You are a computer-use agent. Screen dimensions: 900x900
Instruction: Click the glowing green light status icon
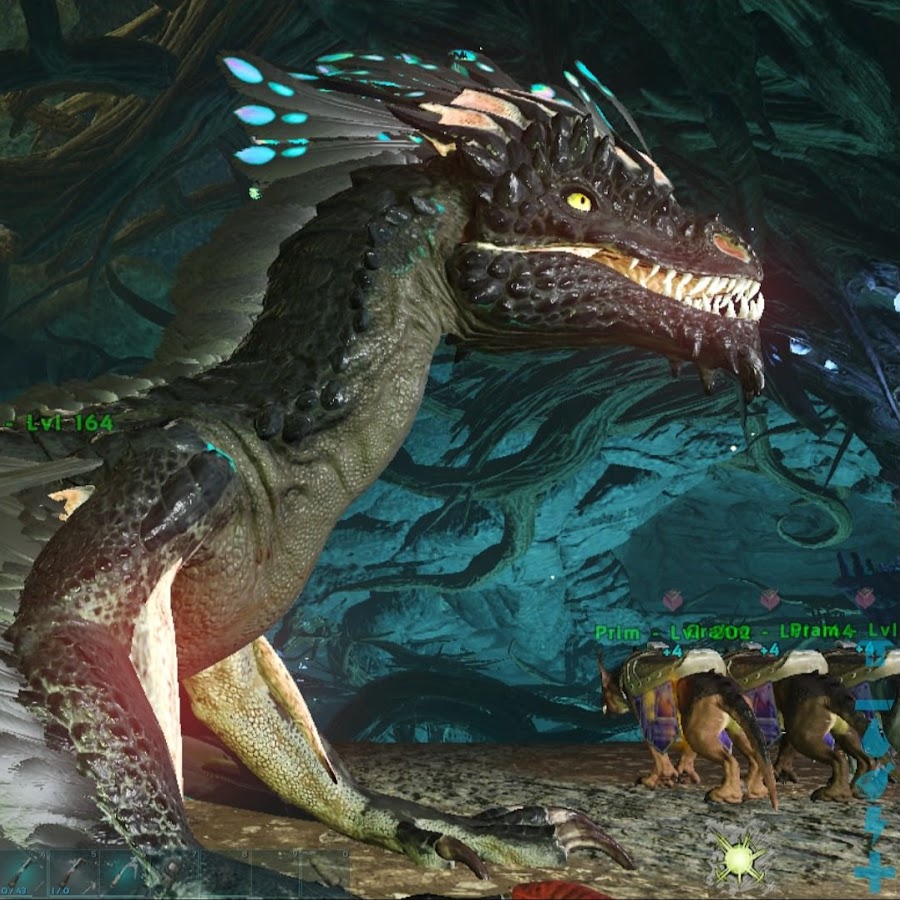(x=740, y=858)
